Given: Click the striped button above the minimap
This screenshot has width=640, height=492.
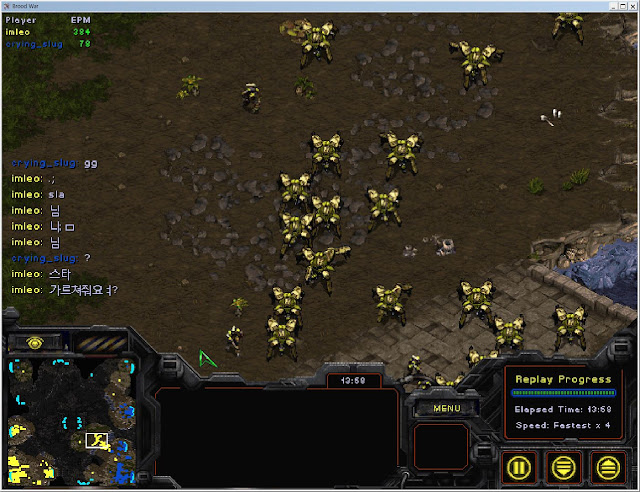Looking at the screenshot, I should [99, 343].
